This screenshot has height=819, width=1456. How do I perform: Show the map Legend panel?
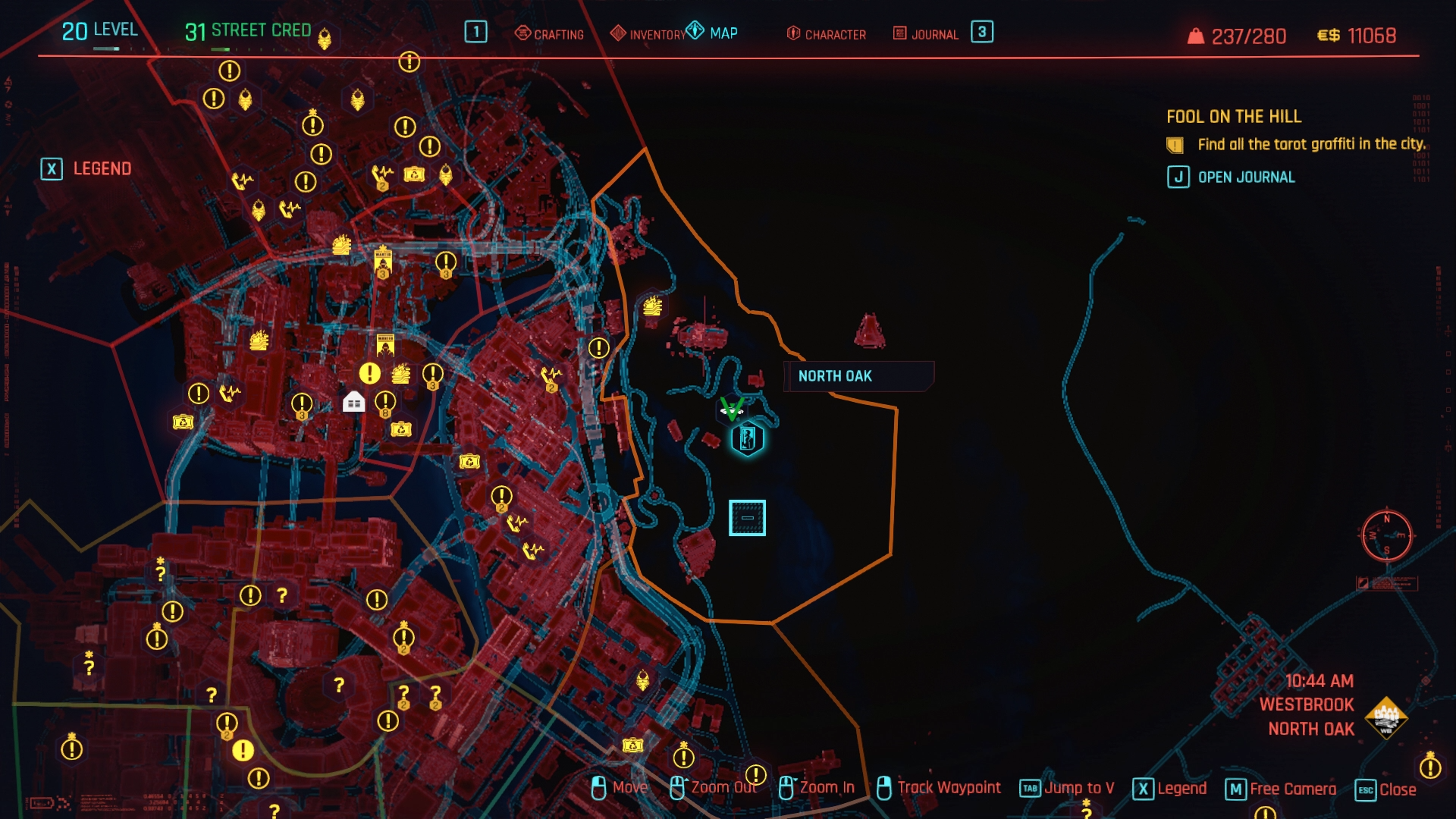point(86,168)
